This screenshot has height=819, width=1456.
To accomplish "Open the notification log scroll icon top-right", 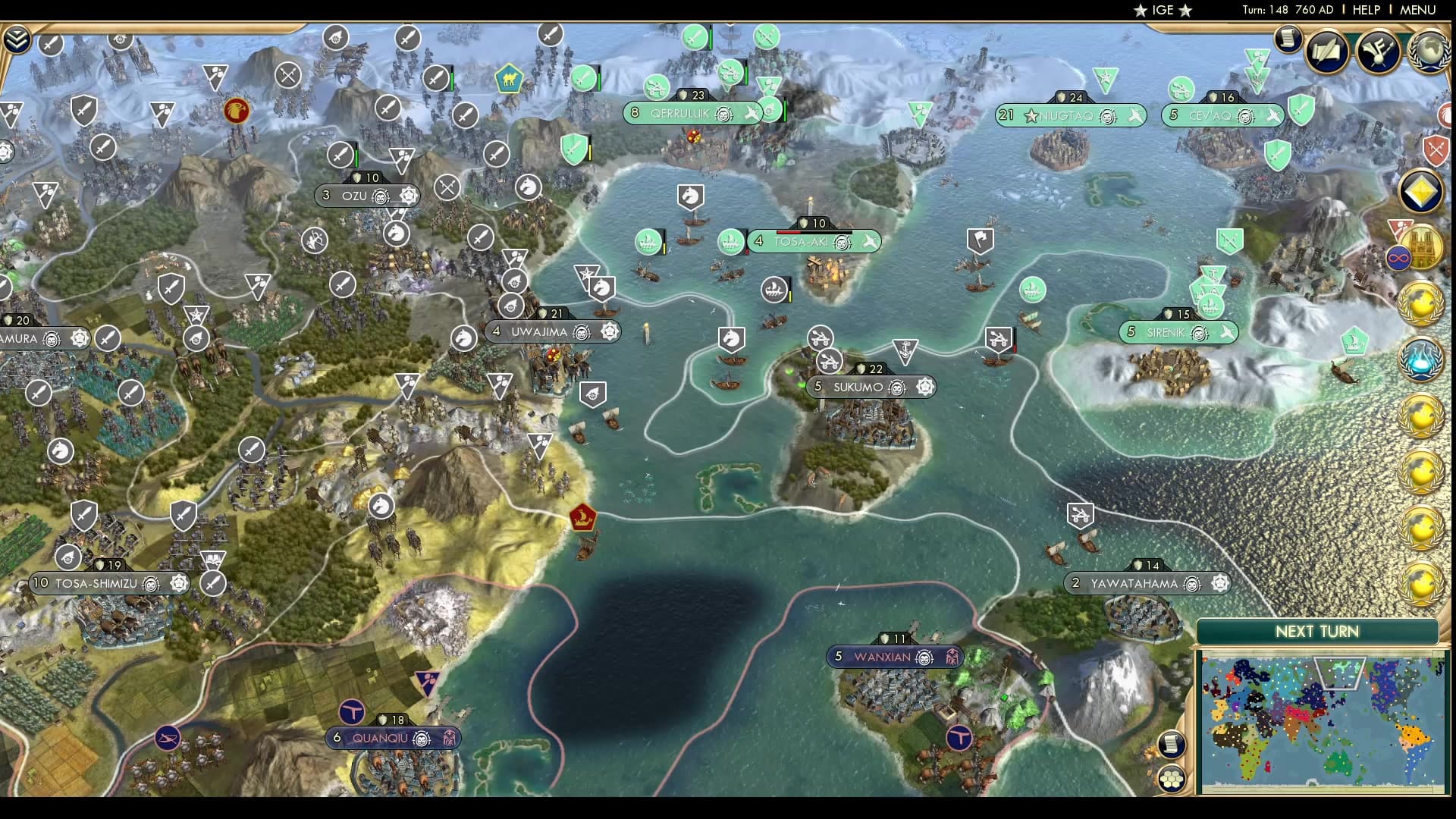I will click(x=1287, y=38).
